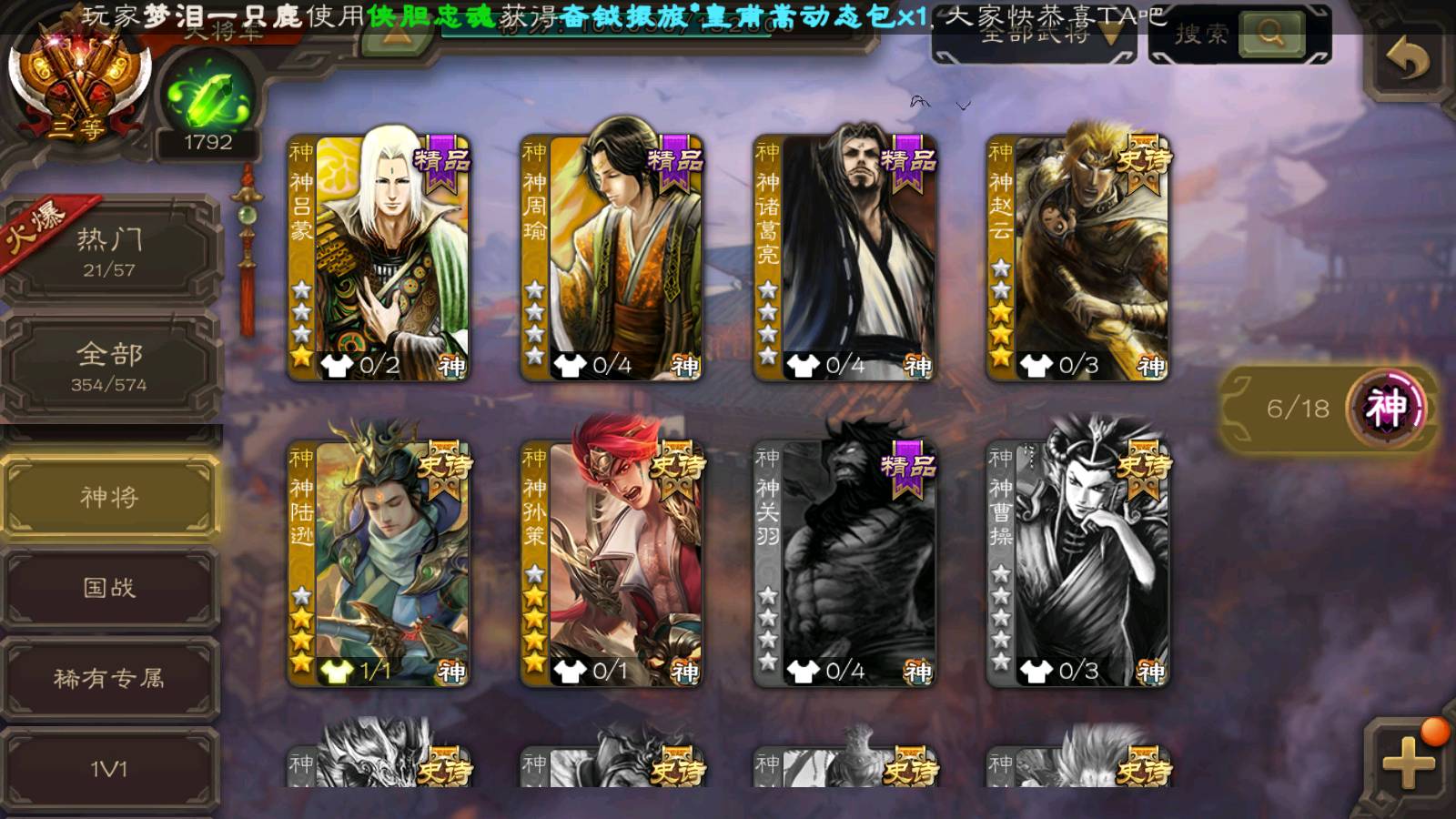The image size is (1456, 819).
Task: Select the 神吕蒙 hero card
Action: tap(379, 257)
